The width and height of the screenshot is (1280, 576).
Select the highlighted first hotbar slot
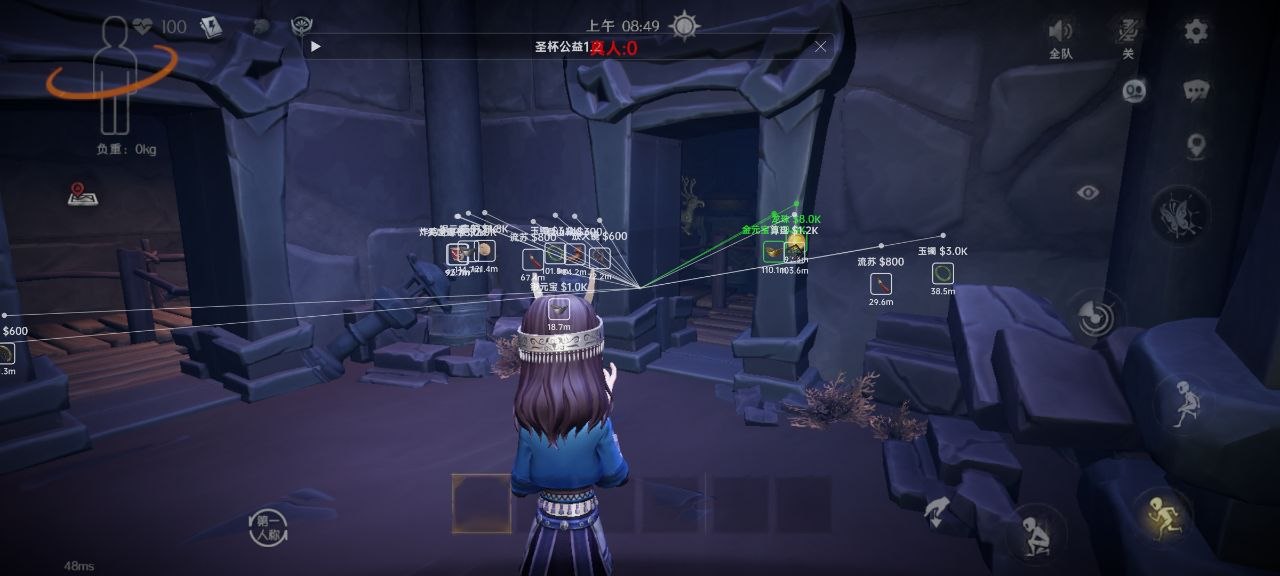pos(481,503)
